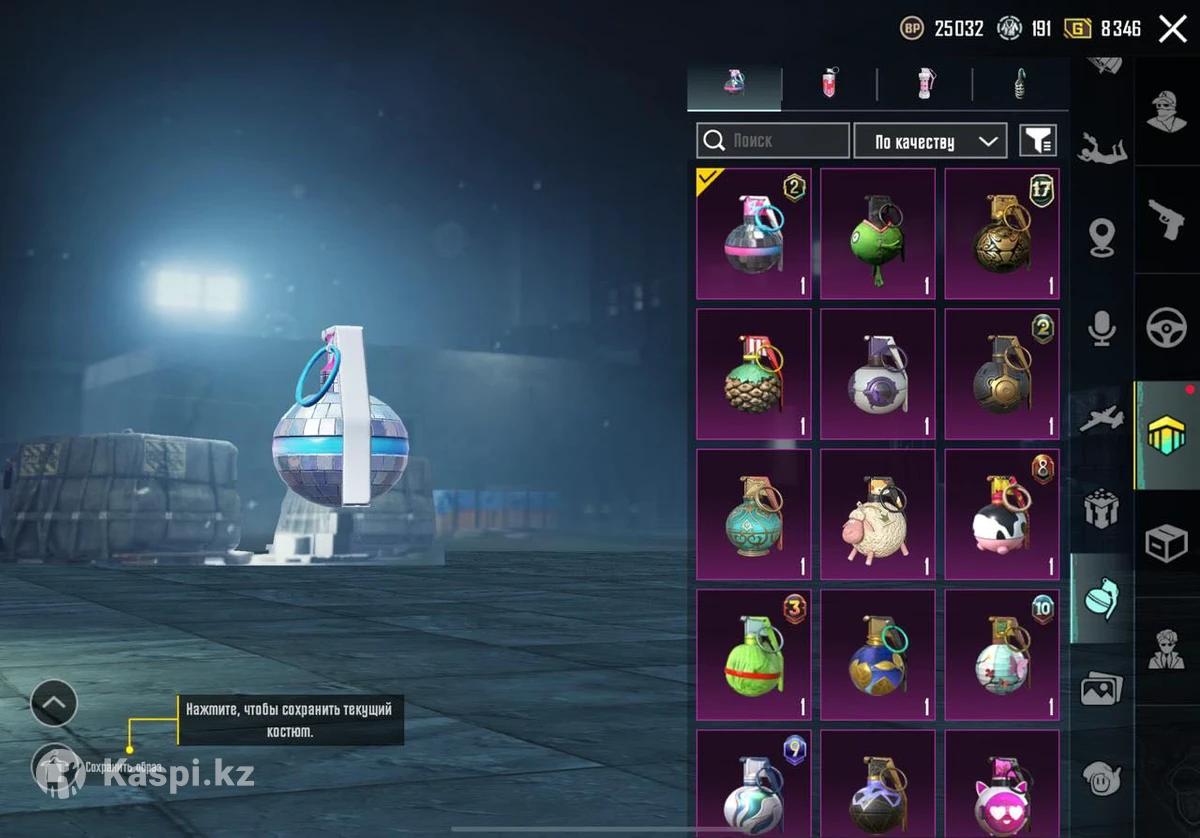The image size is (1200, 838).
Task: Select the teal ornate vase grenade skin
Action: [754, 514]
